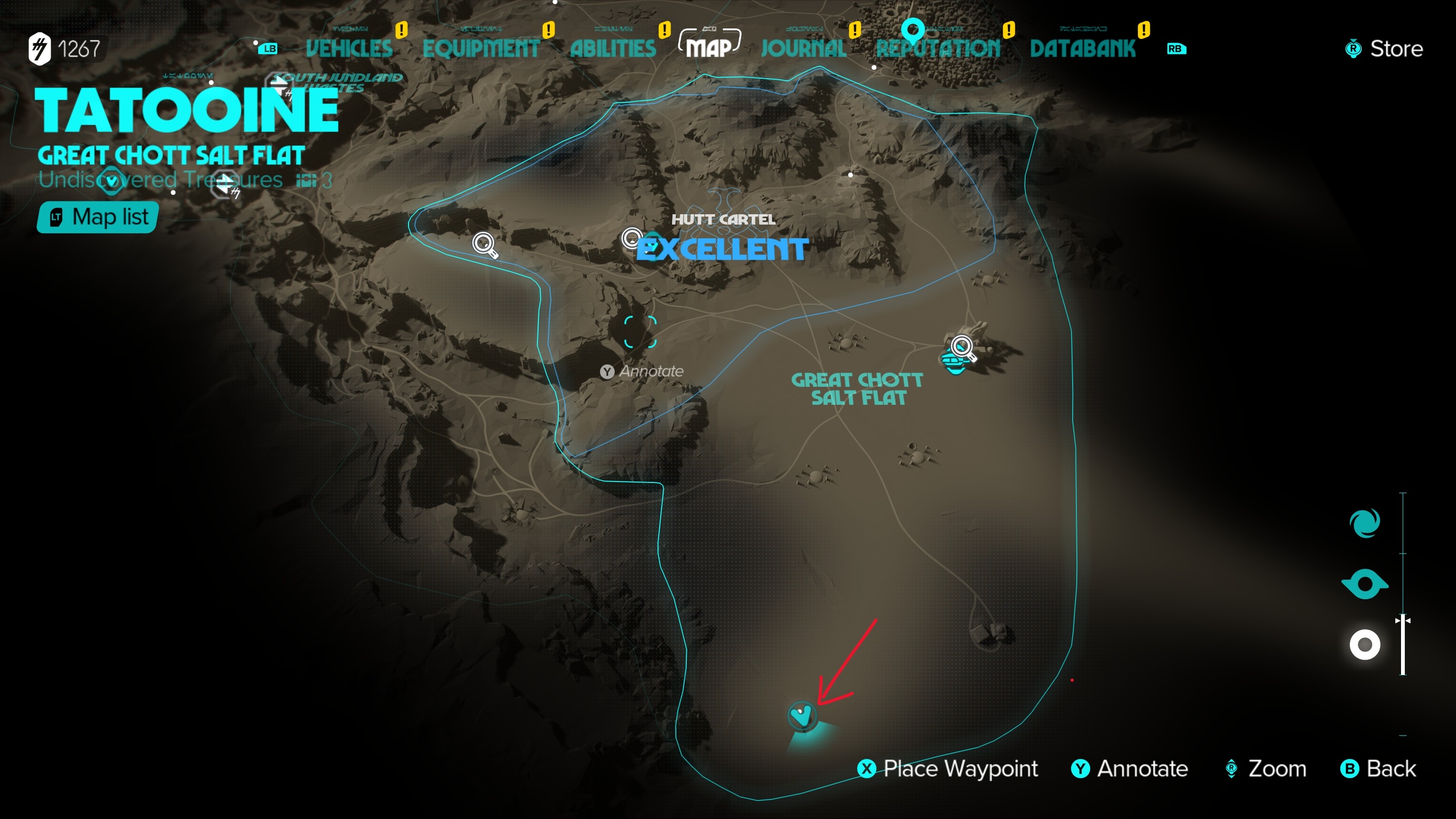
Task: Open the Store
Action: (x=1384, y=49)
